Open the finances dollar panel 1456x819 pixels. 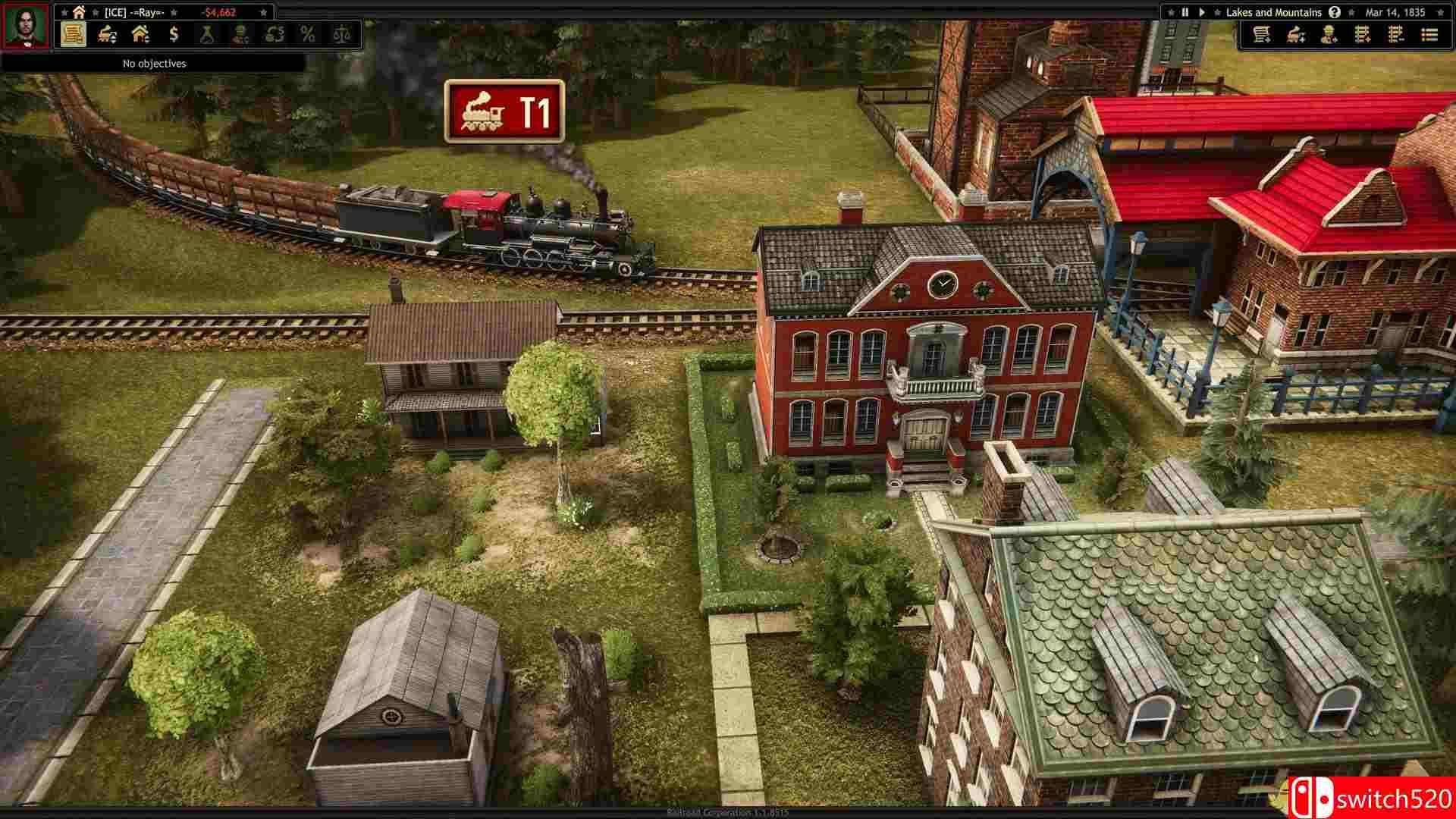(x=174, y=34)
